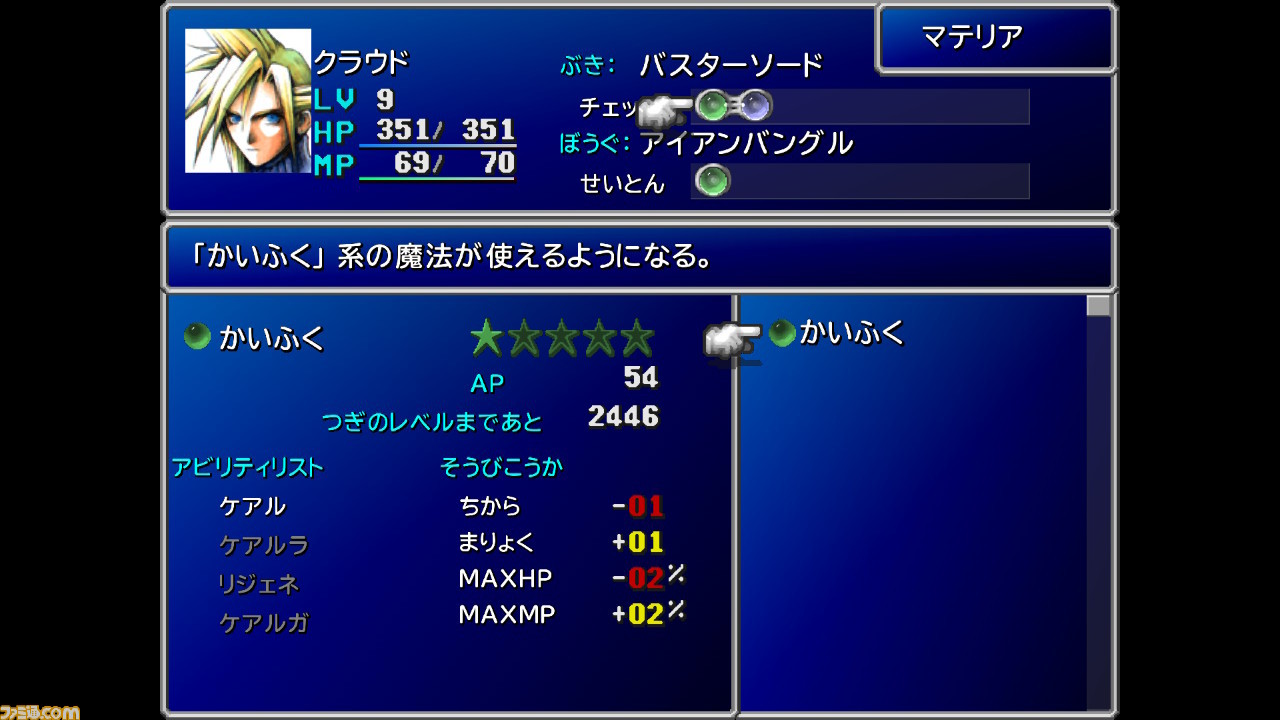The image size is (1280, 720).
Task: Select the かいふく orb in the right materia list
Action: [780, 332]
